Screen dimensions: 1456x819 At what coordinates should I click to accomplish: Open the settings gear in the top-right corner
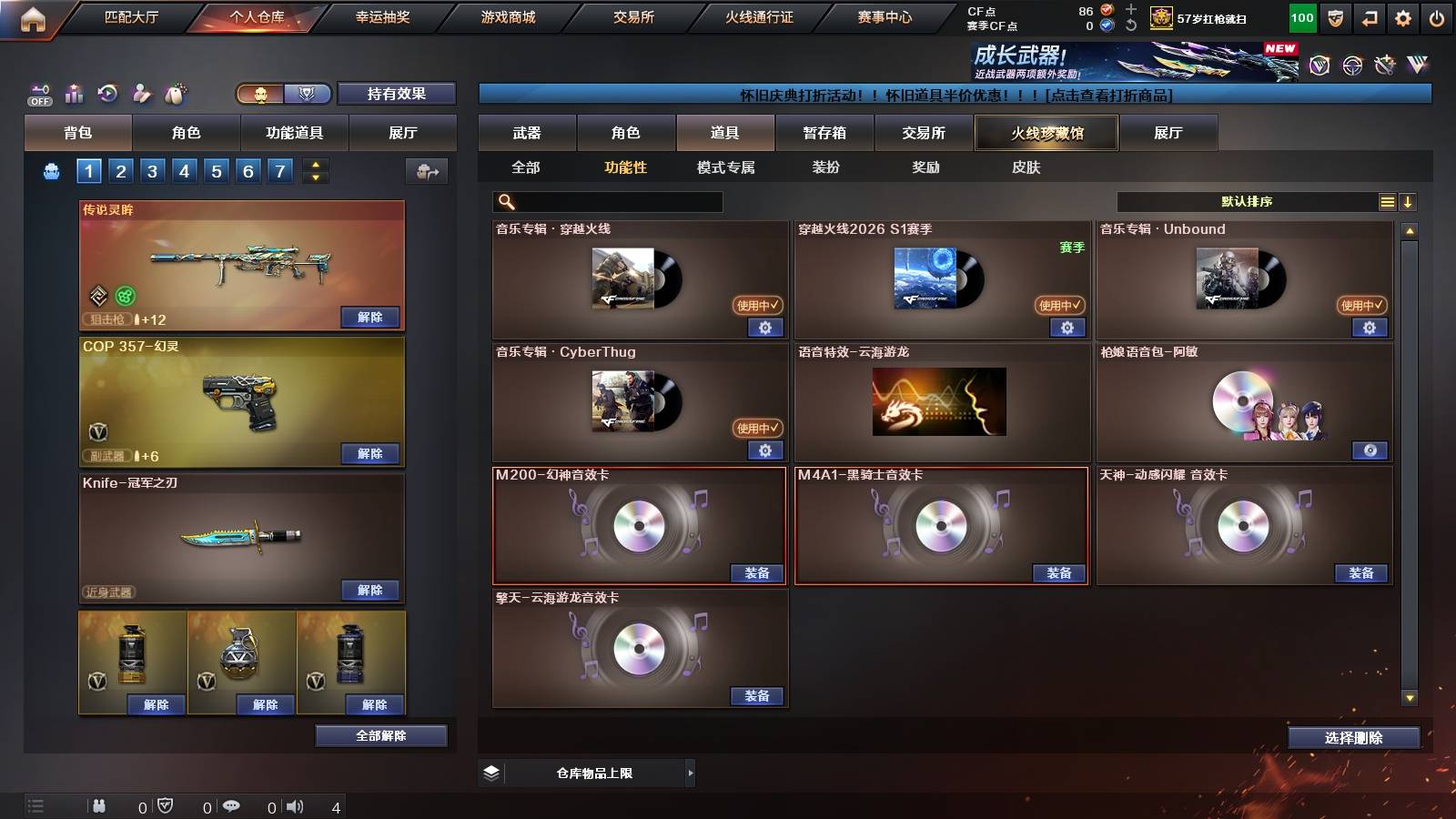point(1402,17)
